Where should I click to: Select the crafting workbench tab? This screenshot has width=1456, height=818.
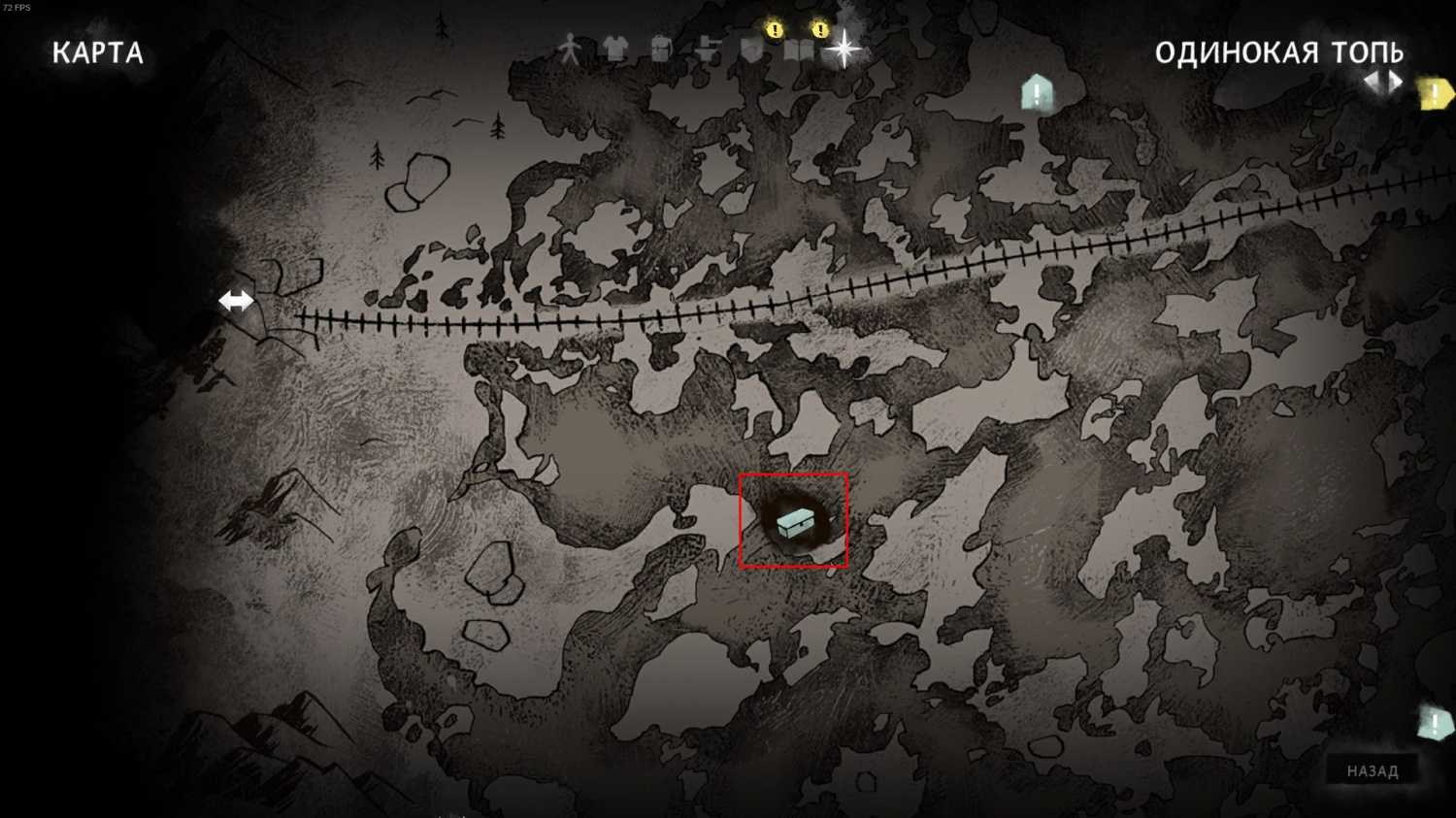pyautogui.click(x=708, y=49)
